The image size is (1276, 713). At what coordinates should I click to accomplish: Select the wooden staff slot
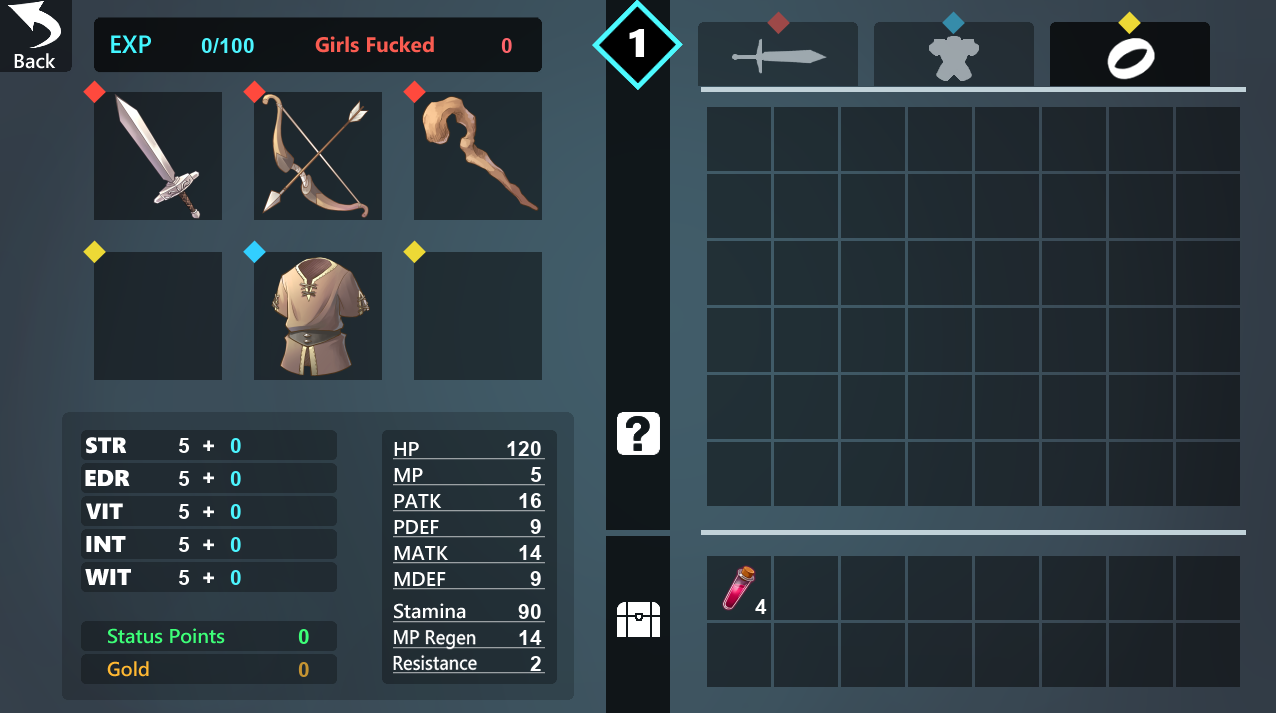(478, 156)
